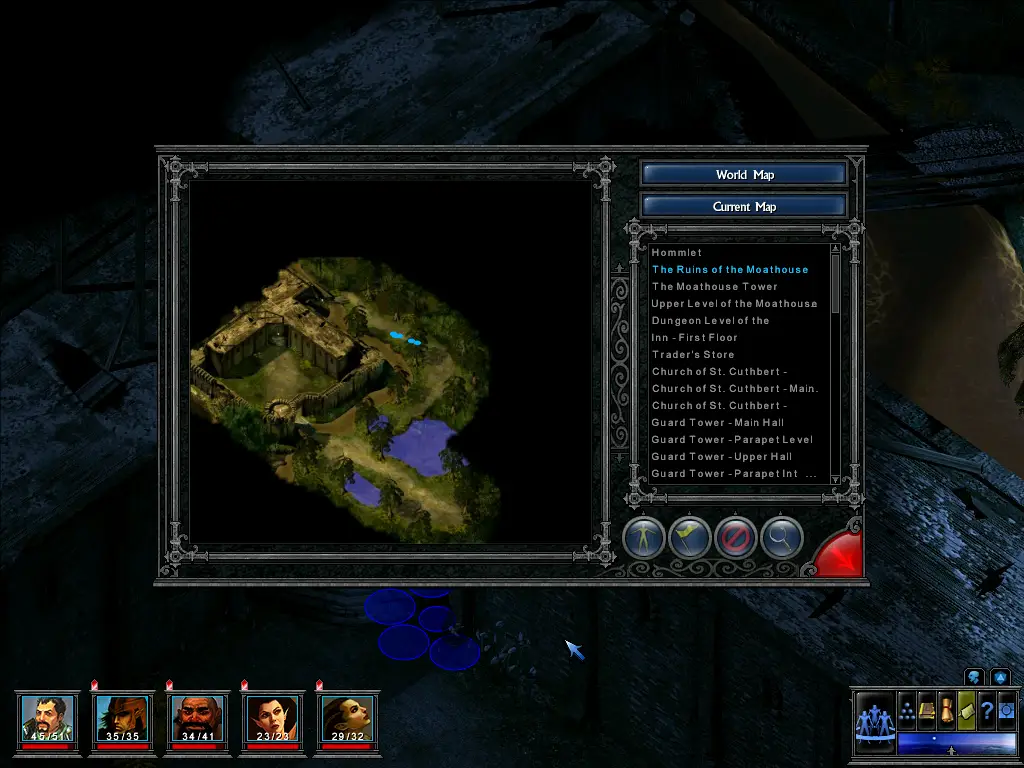The height and width of the screenshot is (768, 1024).
Task: Open the logbook with the yellow book icon
Action: [927, 711]
